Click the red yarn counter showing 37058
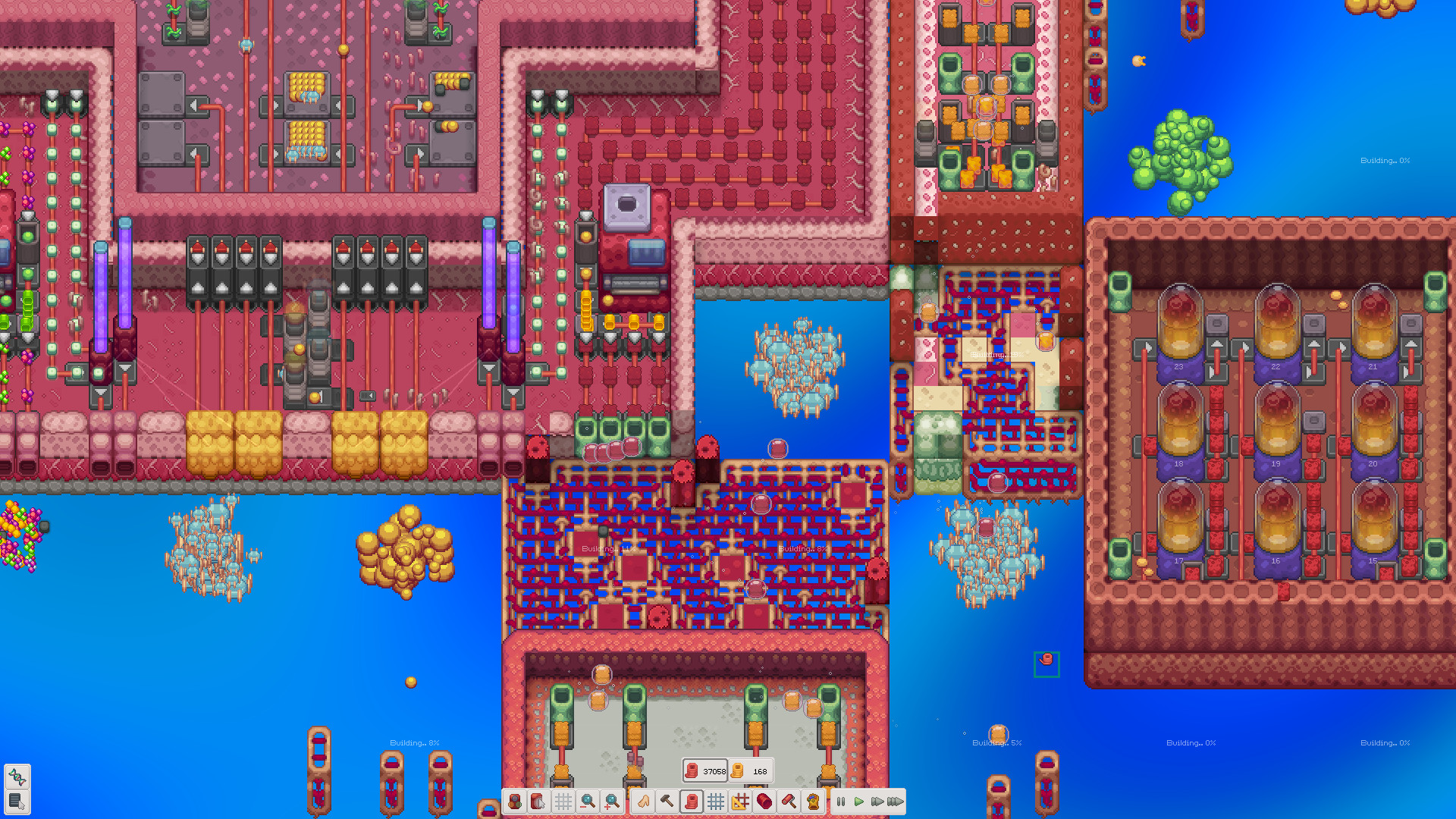Screen dimensions: 1456x819 click(x=705, y=771)
